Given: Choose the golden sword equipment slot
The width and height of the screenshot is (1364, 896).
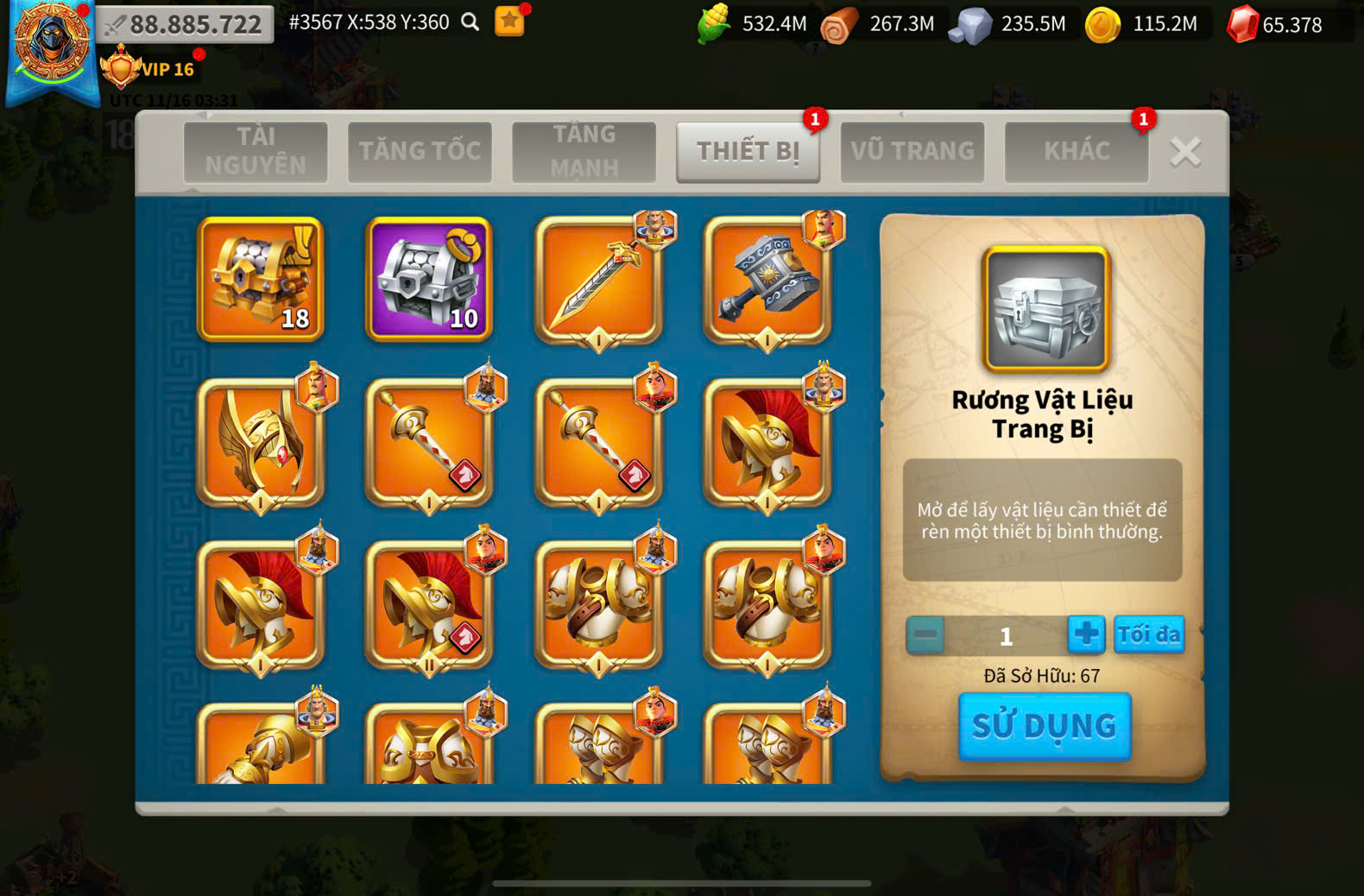Looking at the screenshot, I should (x=598, y=280).
